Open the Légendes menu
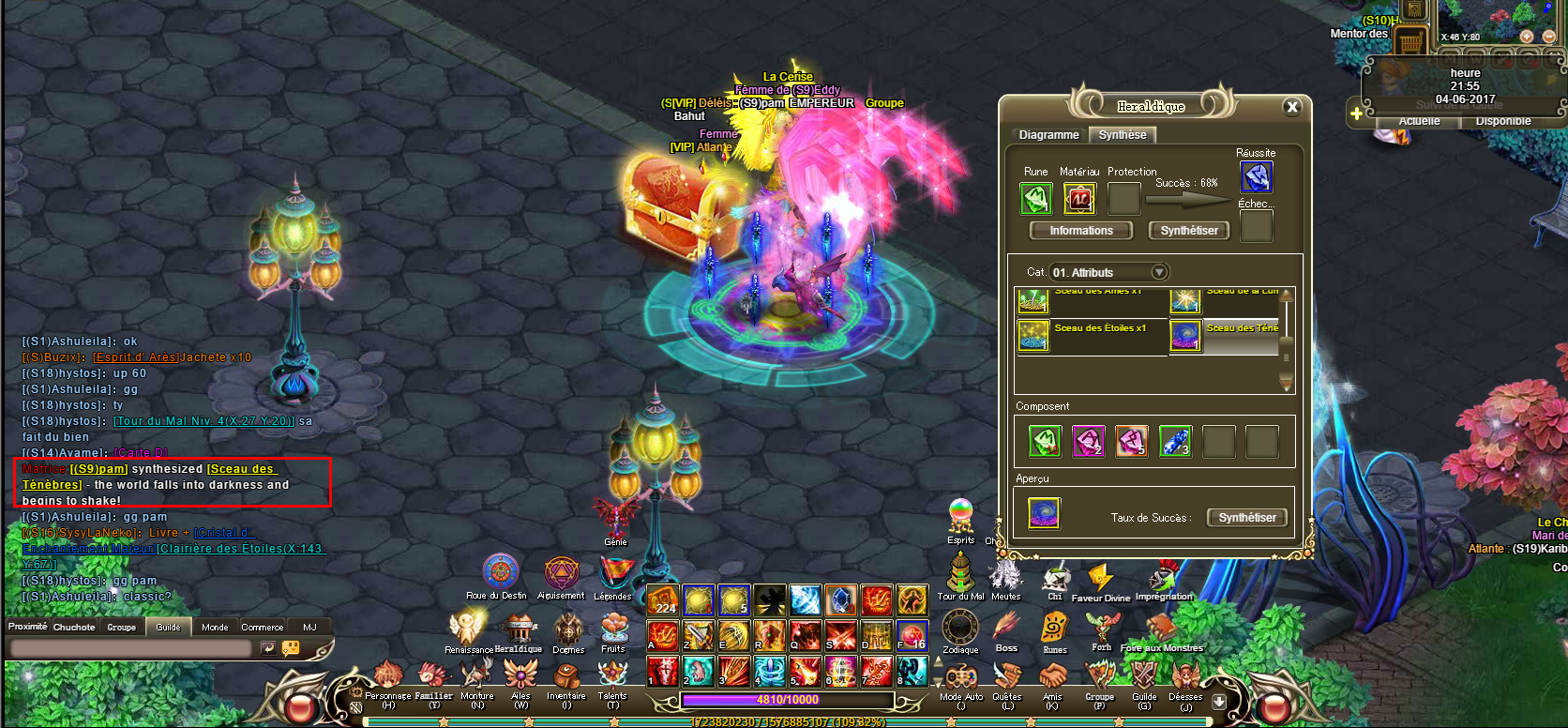The width and height of the screenshot is (1568, 728). coord(613,572)
